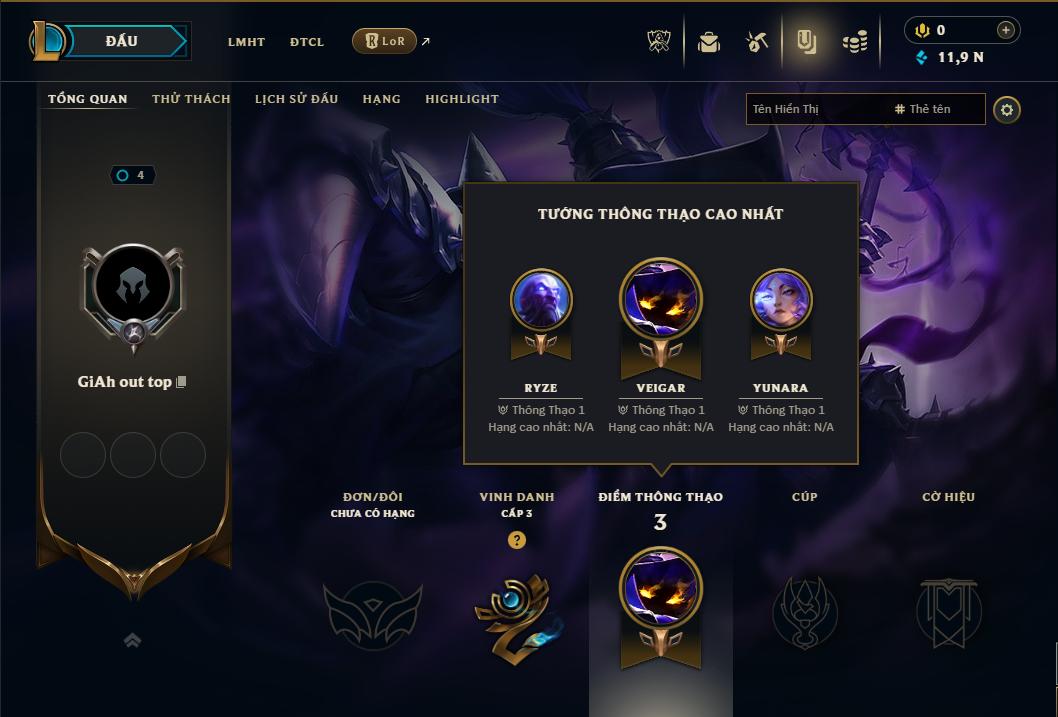Click the ĐẤU play button

122,41
